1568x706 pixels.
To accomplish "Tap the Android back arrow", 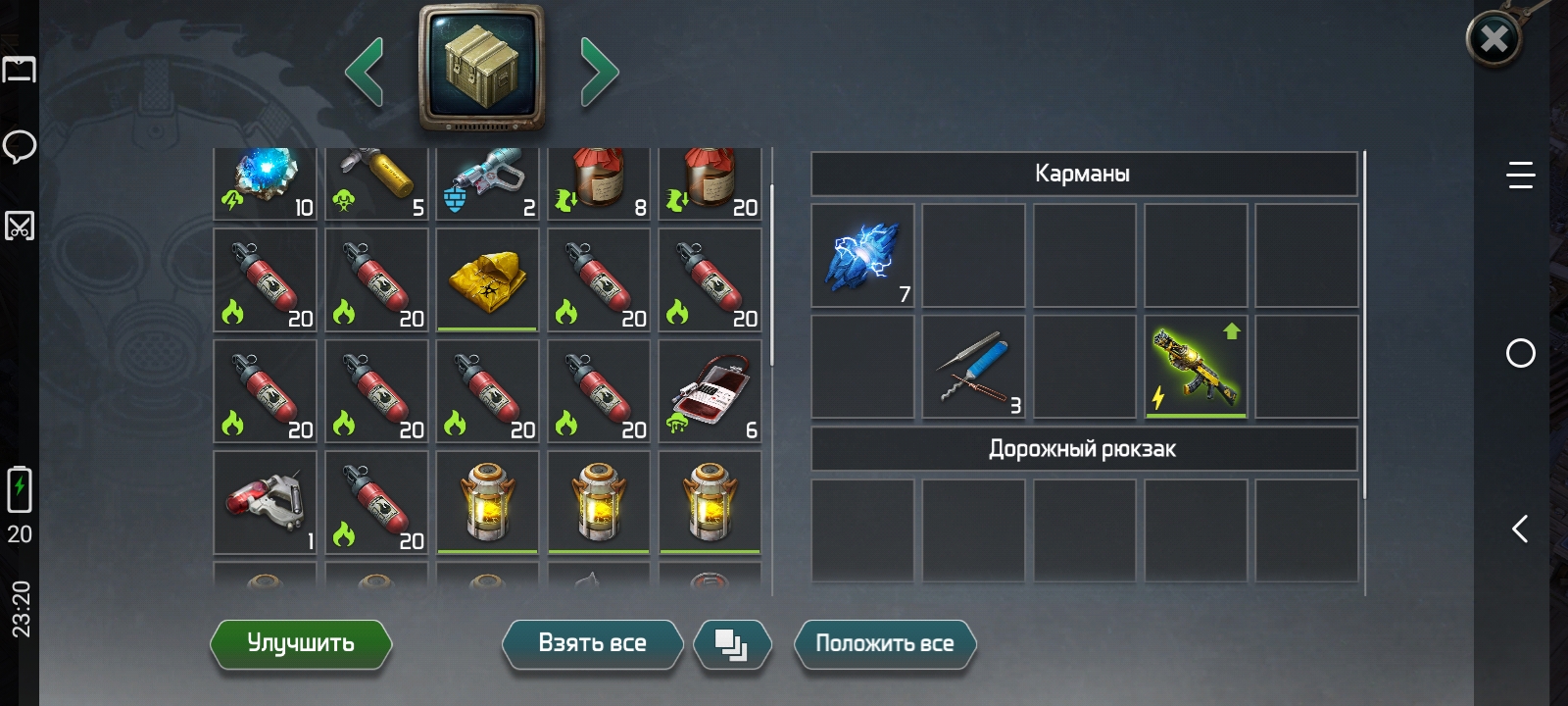I will point(1520,529).
